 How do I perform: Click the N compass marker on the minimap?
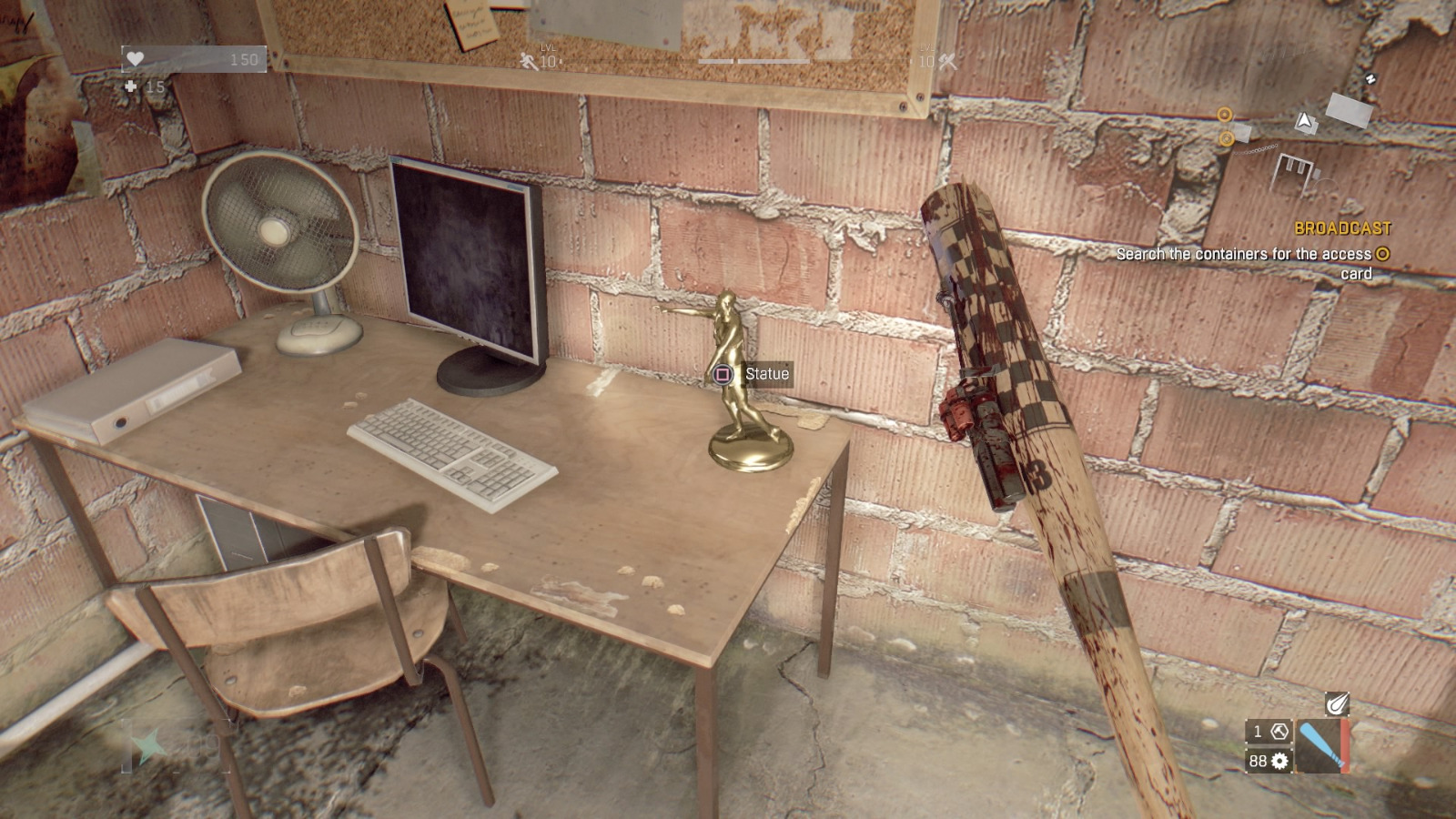pyautogui.click(x=1371, y=78)
